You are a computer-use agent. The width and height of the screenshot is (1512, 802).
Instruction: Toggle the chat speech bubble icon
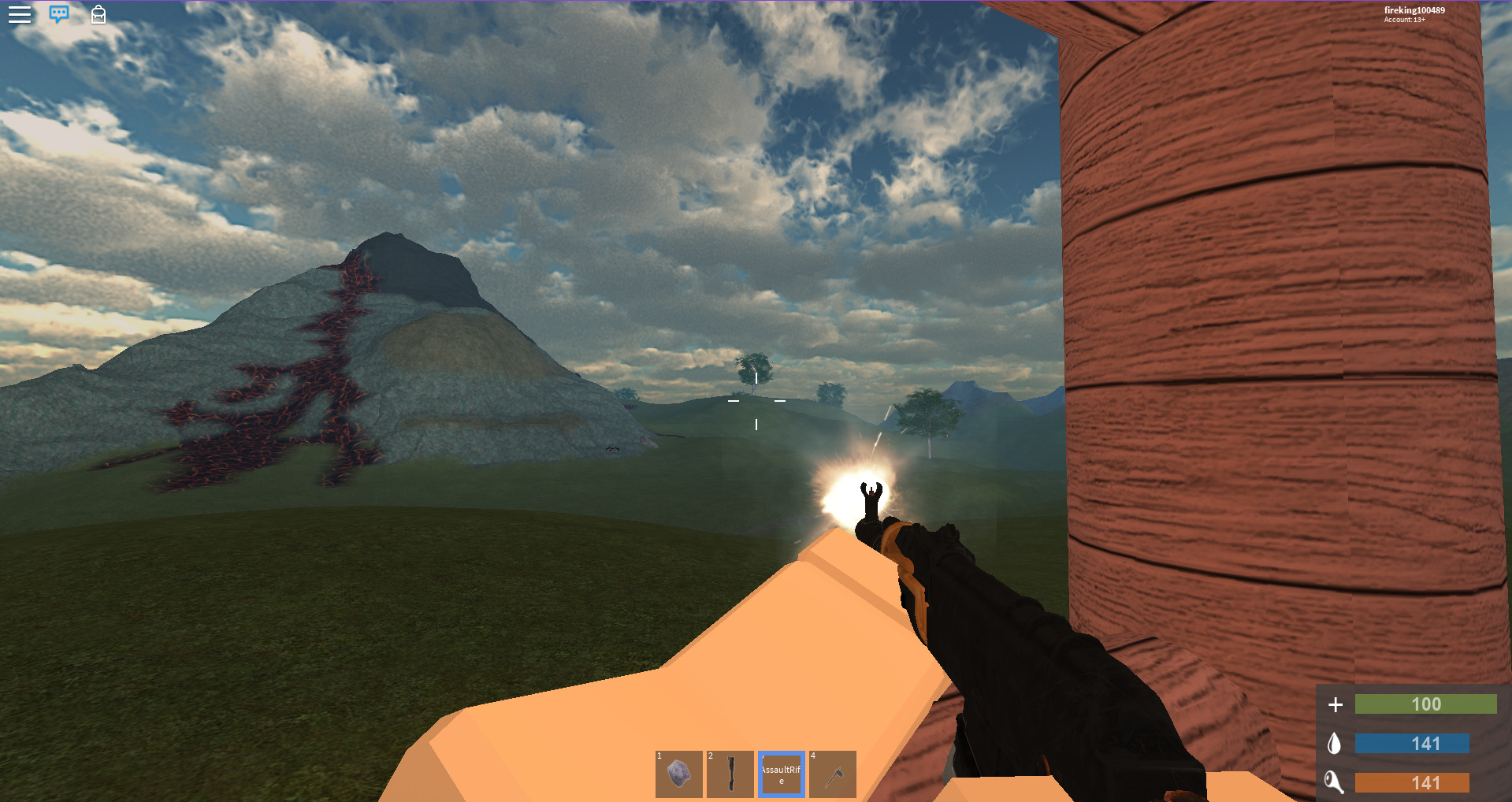tap(59, 14)
